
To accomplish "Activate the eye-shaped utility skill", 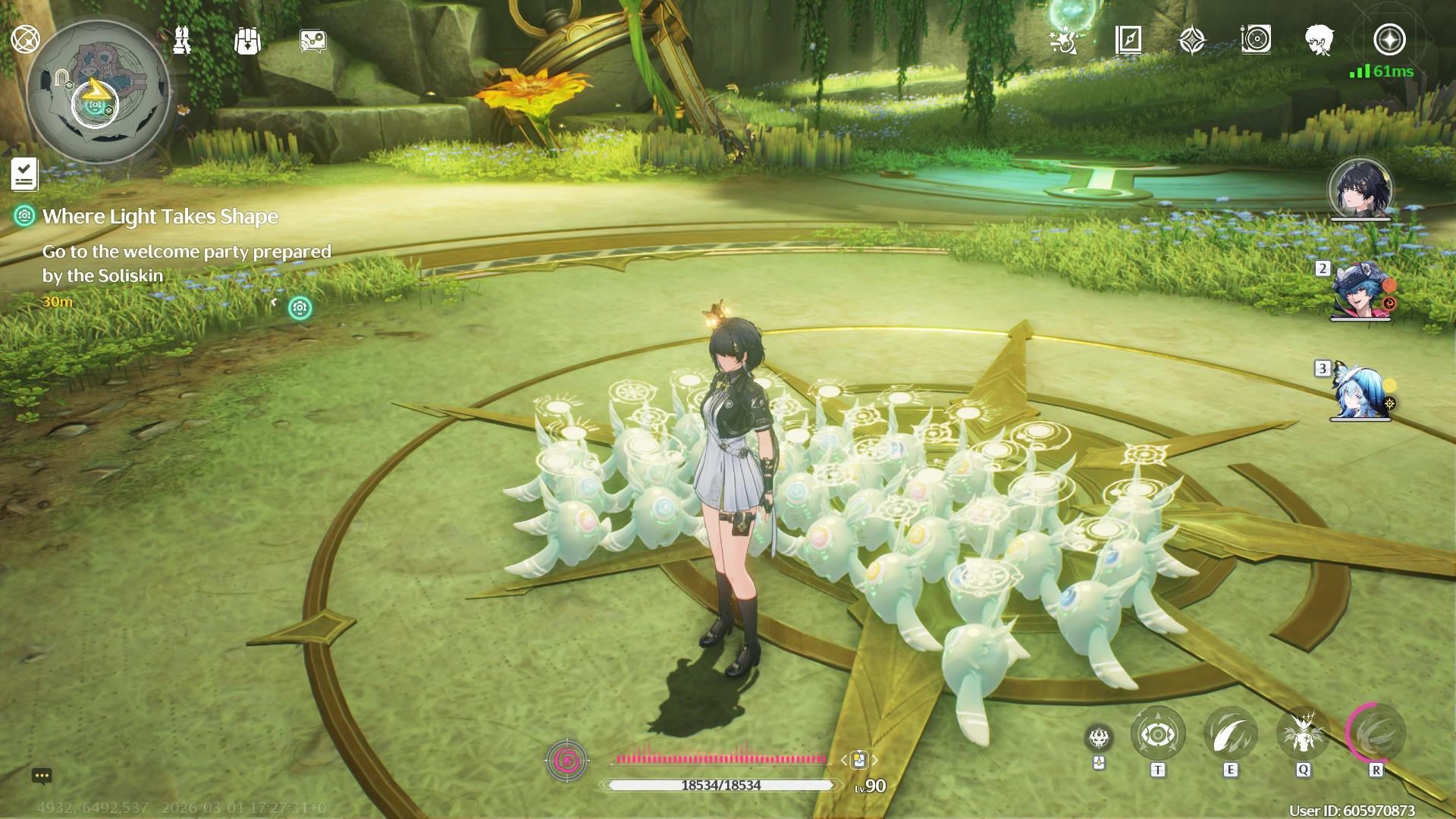I will 1157,734.
